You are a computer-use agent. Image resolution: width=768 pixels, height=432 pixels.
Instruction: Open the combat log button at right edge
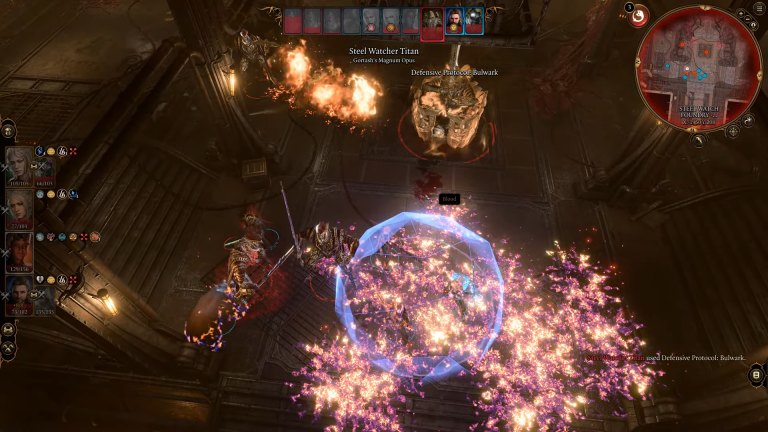tap(757, 375)
